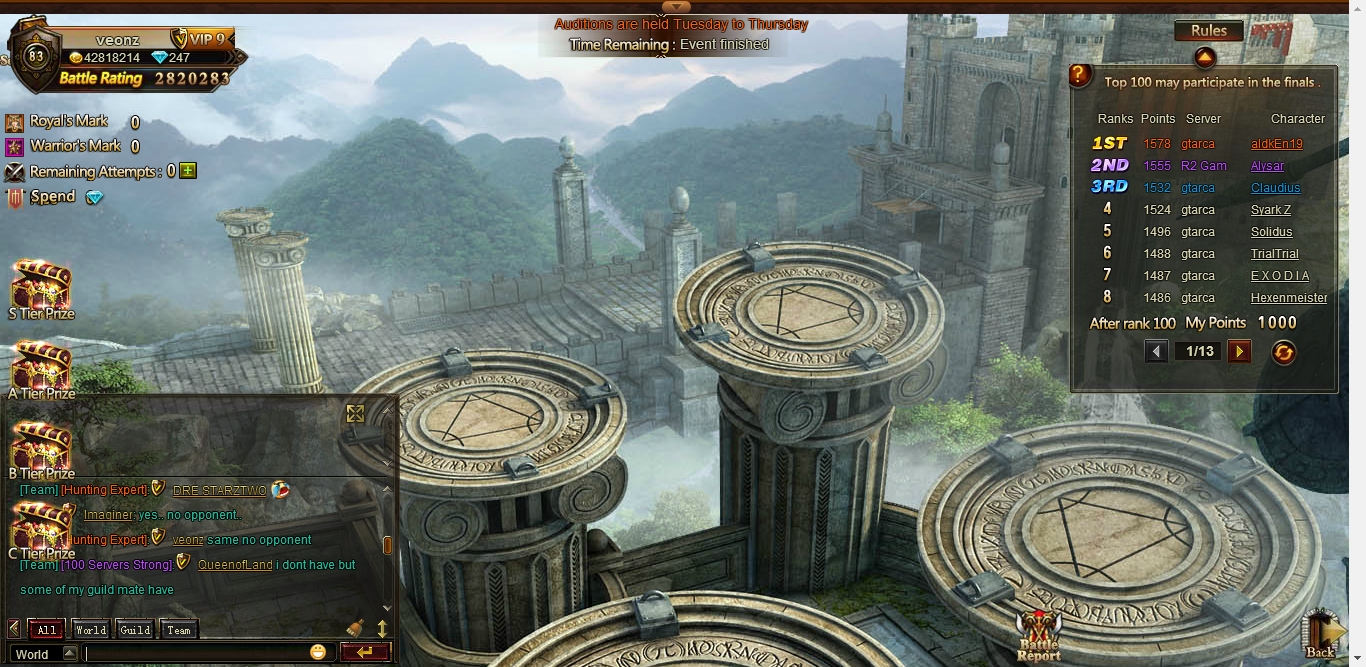View the Alysar character link
Screen dimensions: 1366x667
(1267, 166)
